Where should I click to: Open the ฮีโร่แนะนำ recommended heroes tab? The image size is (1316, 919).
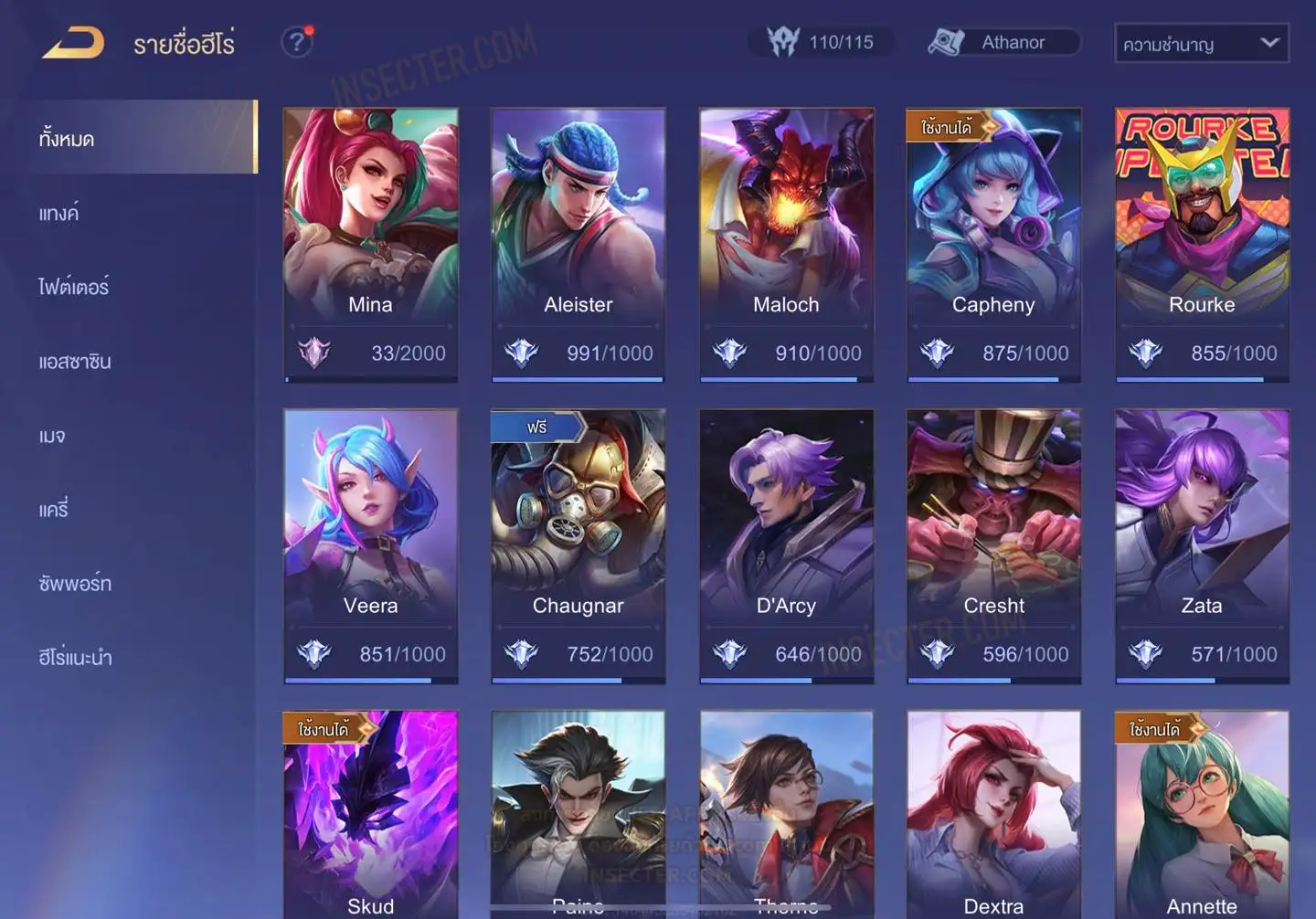point(75,657)
